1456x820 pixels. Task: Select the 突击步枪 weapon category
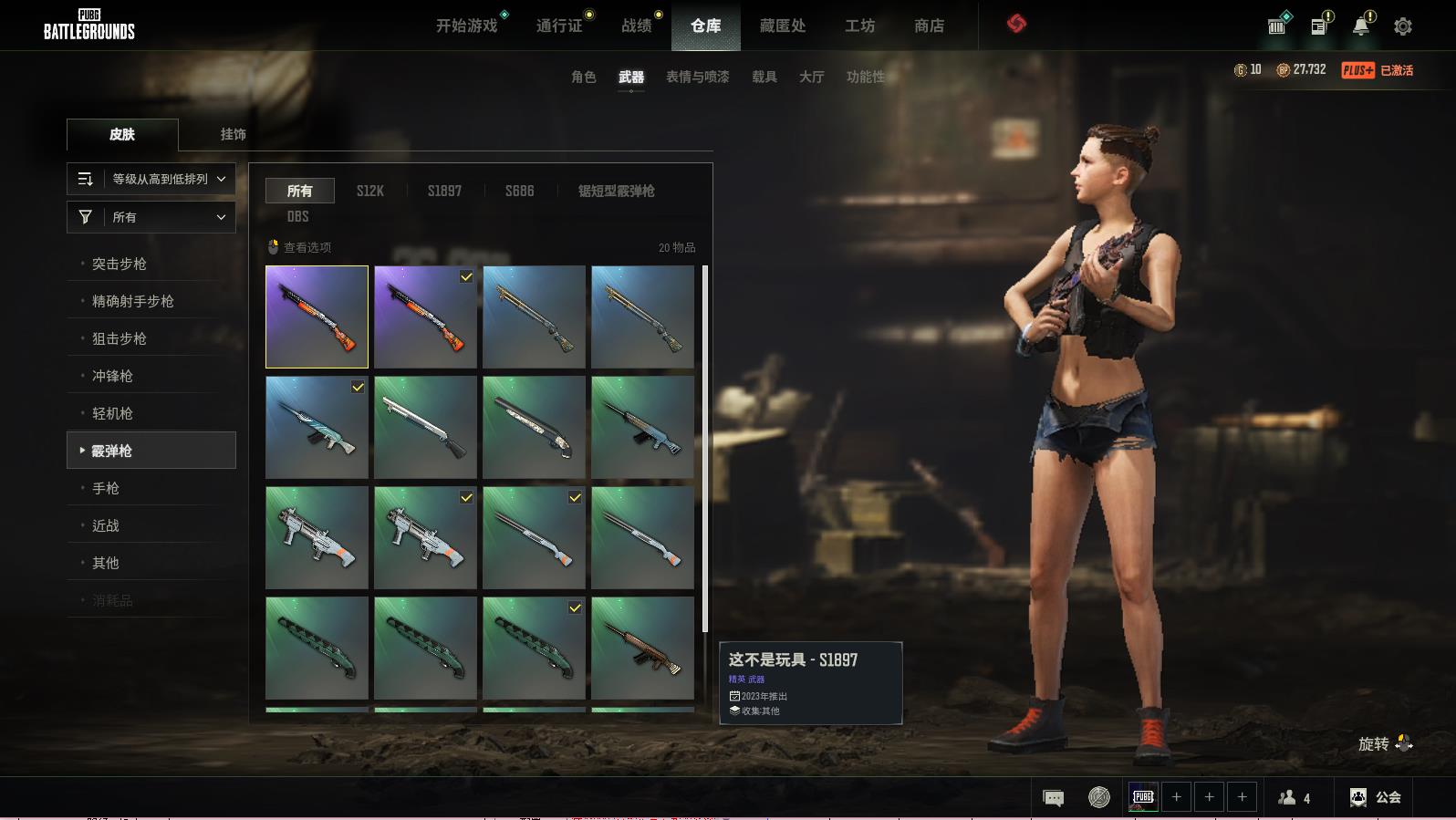pos(120,264)
